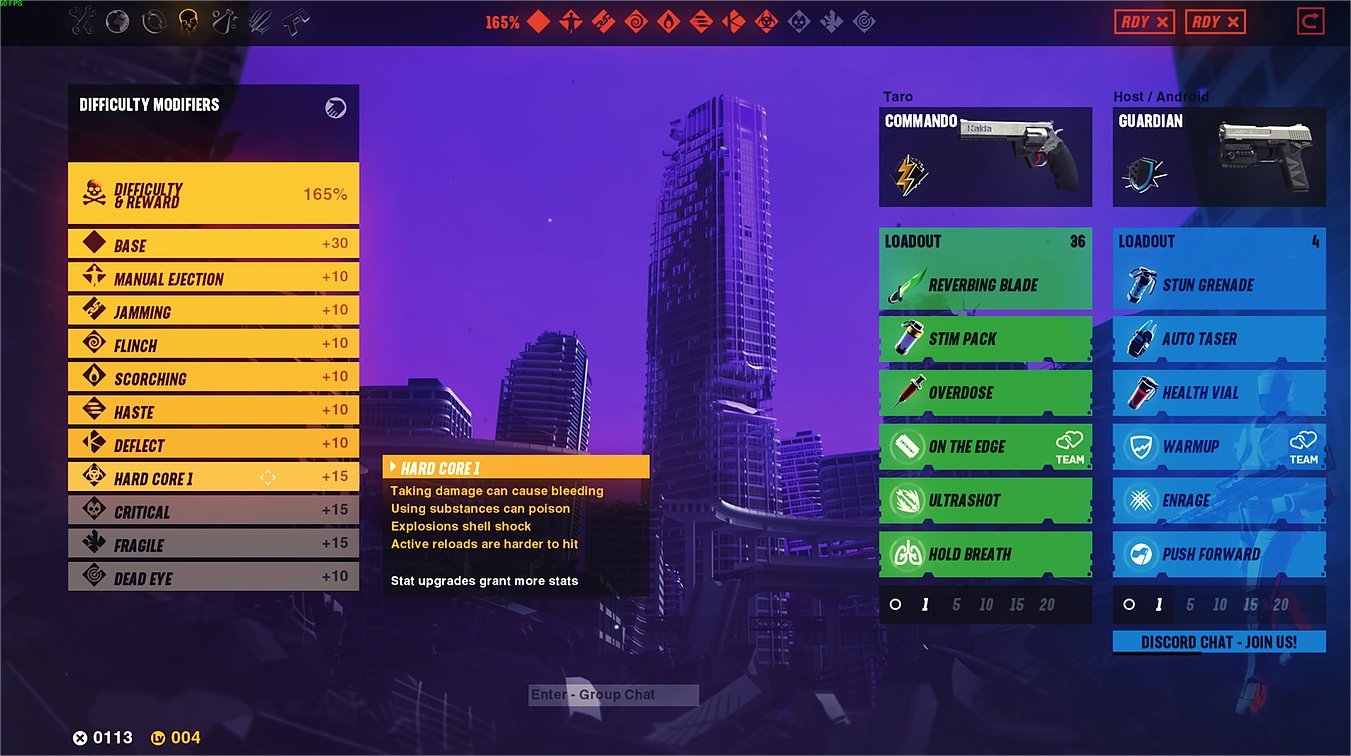1351x756 pixels.
Task: Toggle the Jamming difficulty modifier
Action: [213, 311]
